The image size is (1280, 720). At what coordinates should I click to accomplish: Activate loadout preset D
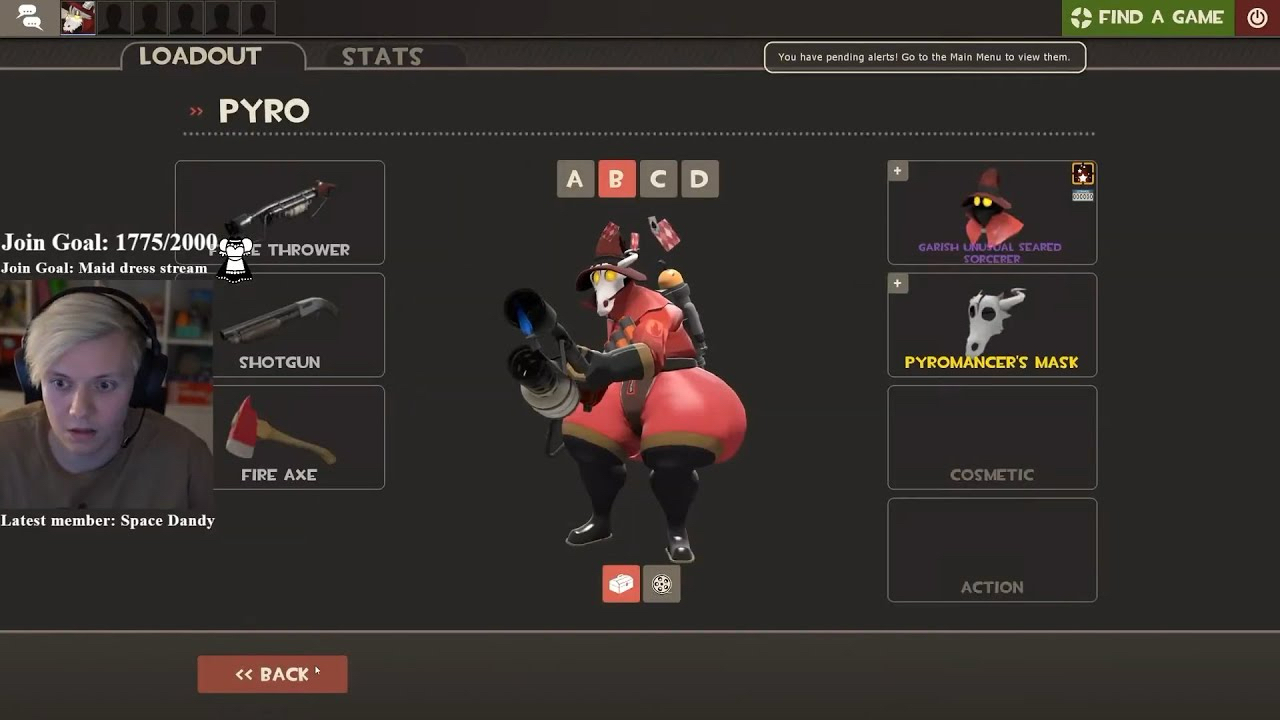click(699, 179)
